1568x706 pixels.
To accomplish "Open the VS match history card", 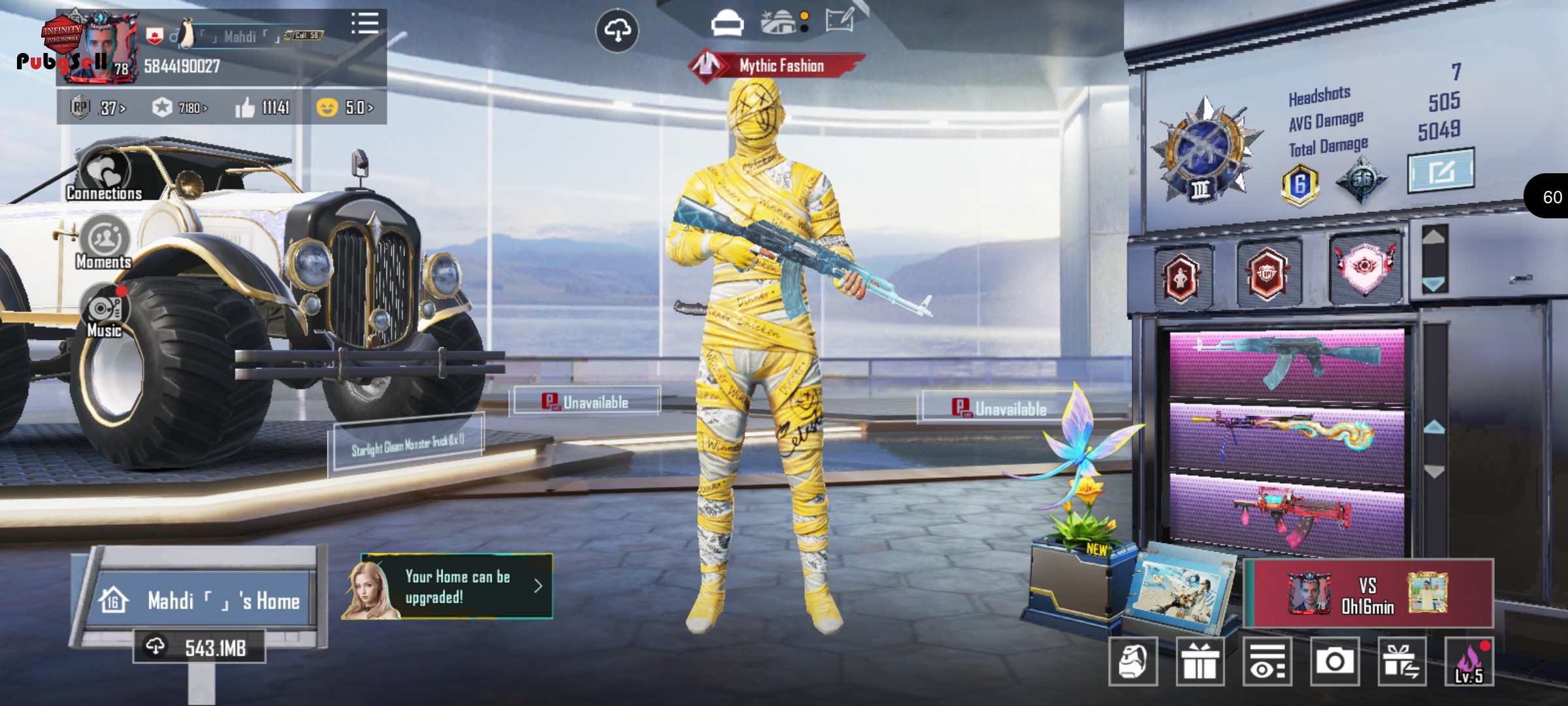I will [x=1368, y=594].
